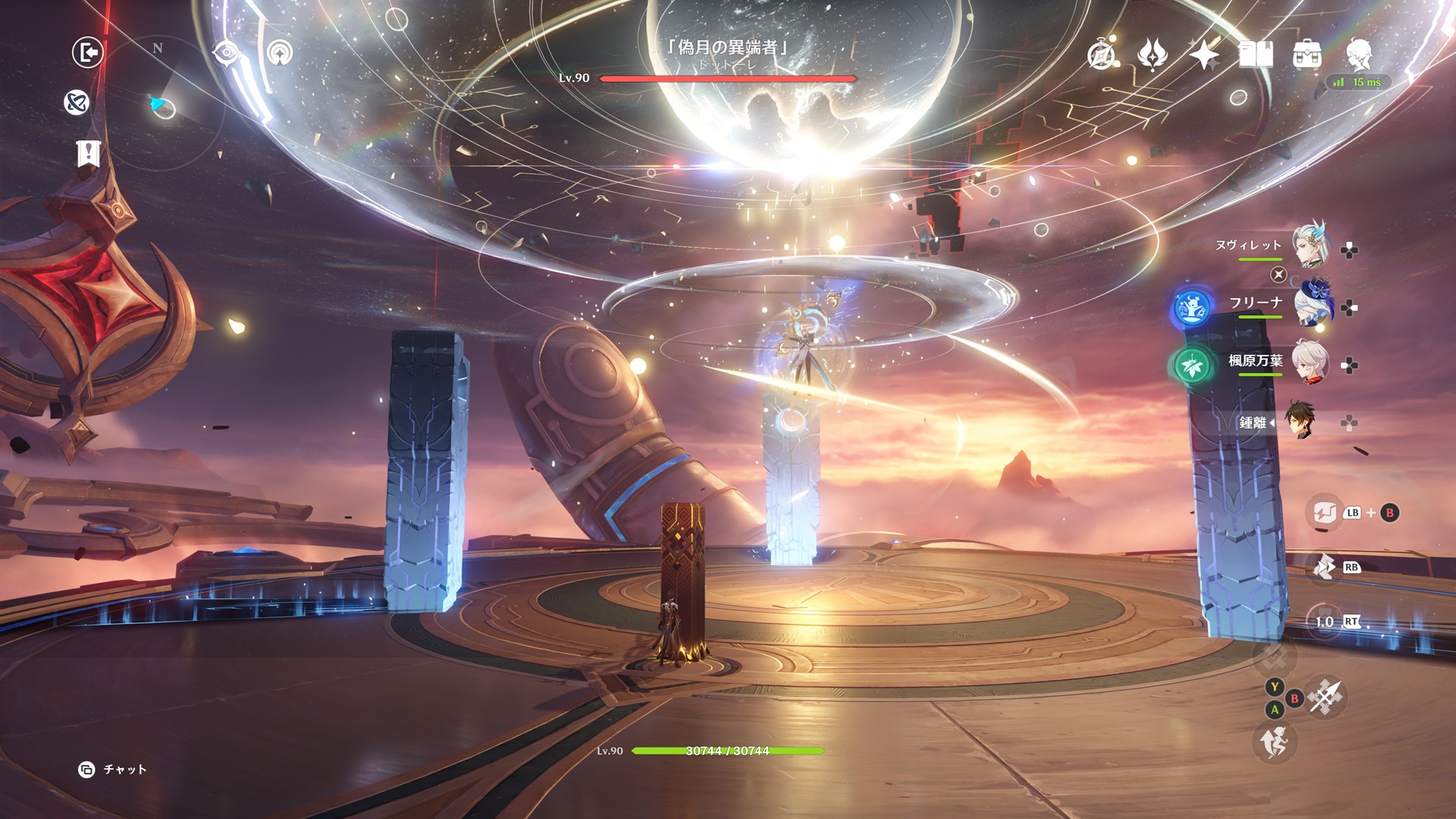Viewport: 1456px width, 819px height.
Task: Switch to party member フリーナ
Action: click(1310, 303)
